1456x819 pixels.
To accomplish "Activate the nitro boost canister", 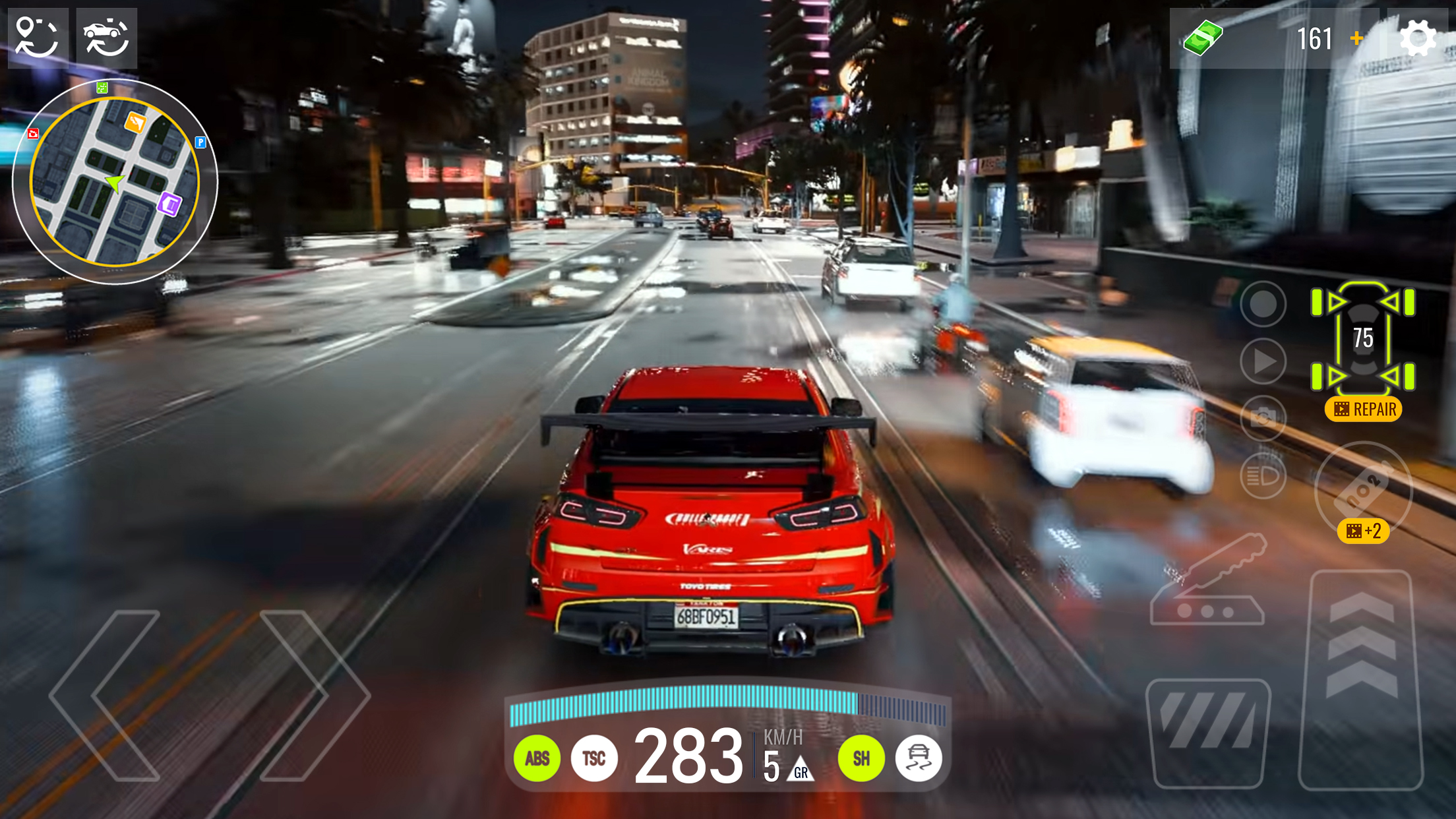I will pos(1363,488).
